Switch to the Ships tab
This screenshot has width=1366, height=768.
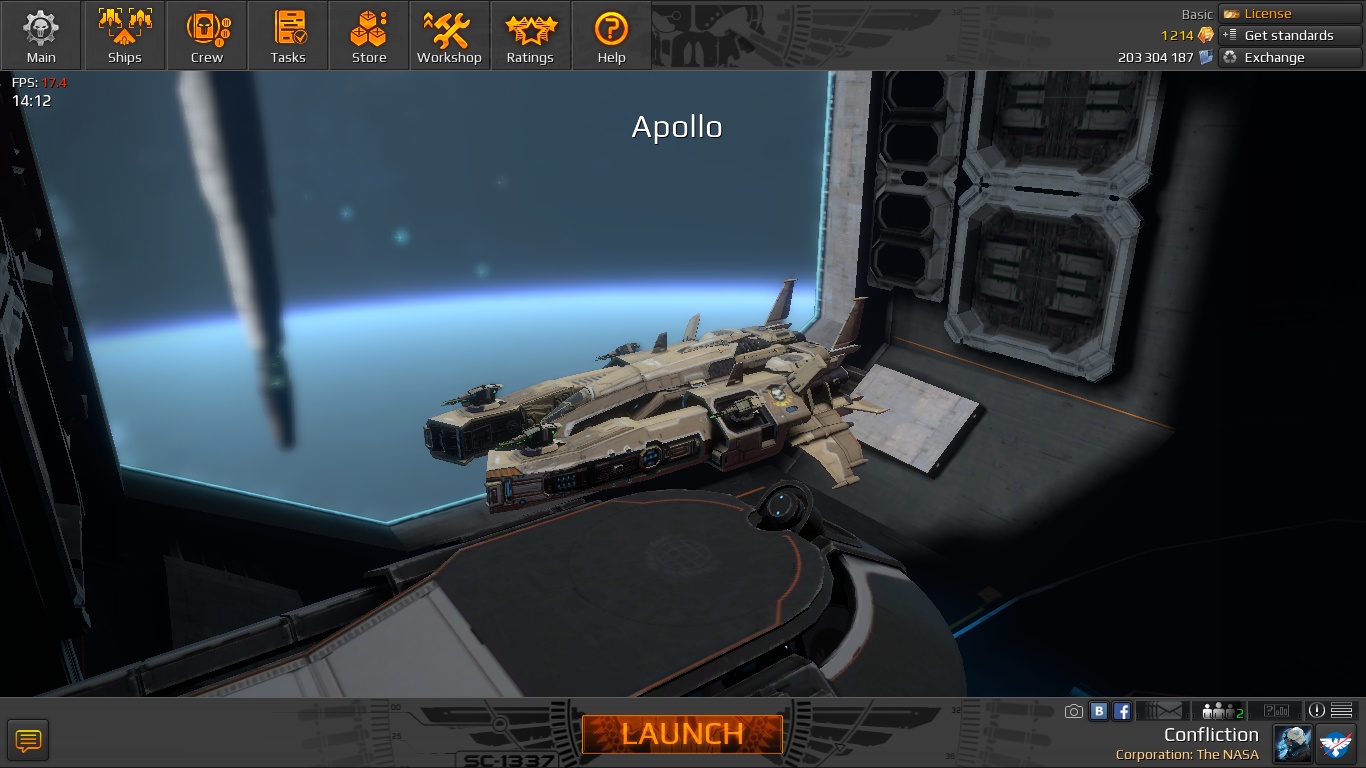click(x=125, y=36)
